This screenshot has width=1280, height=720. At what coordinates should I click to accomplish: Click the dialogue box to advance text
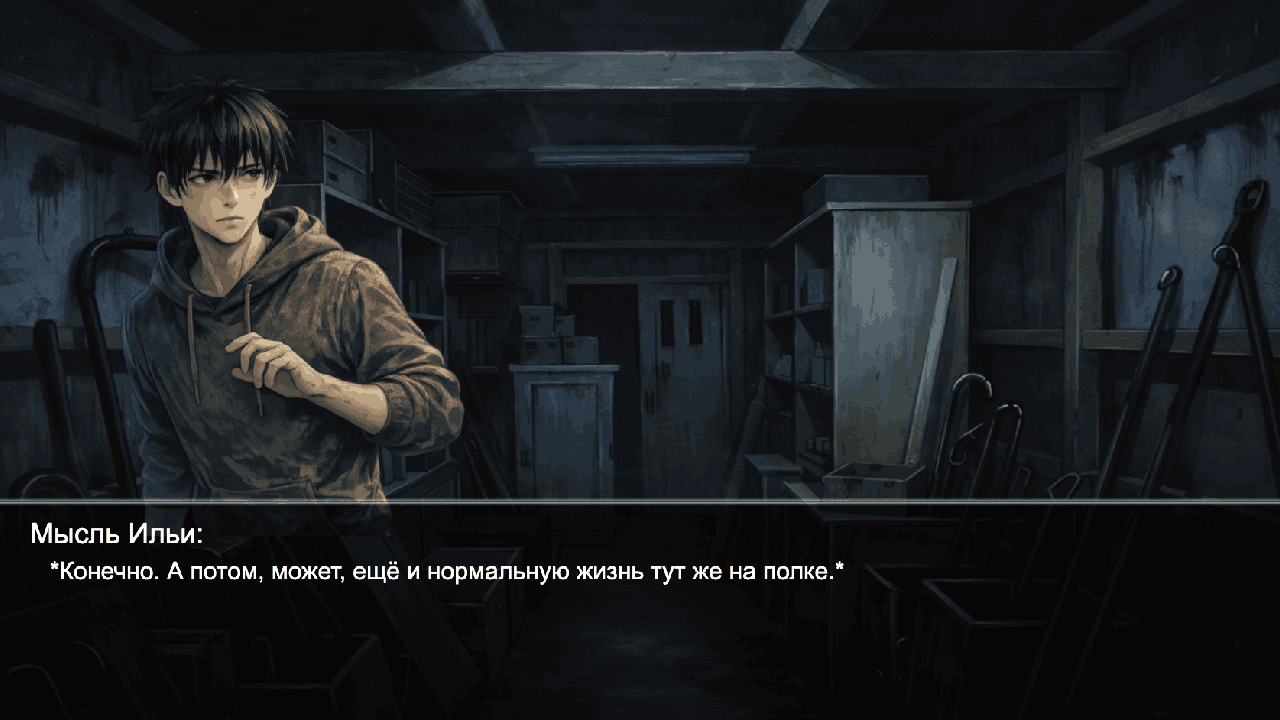640,600
